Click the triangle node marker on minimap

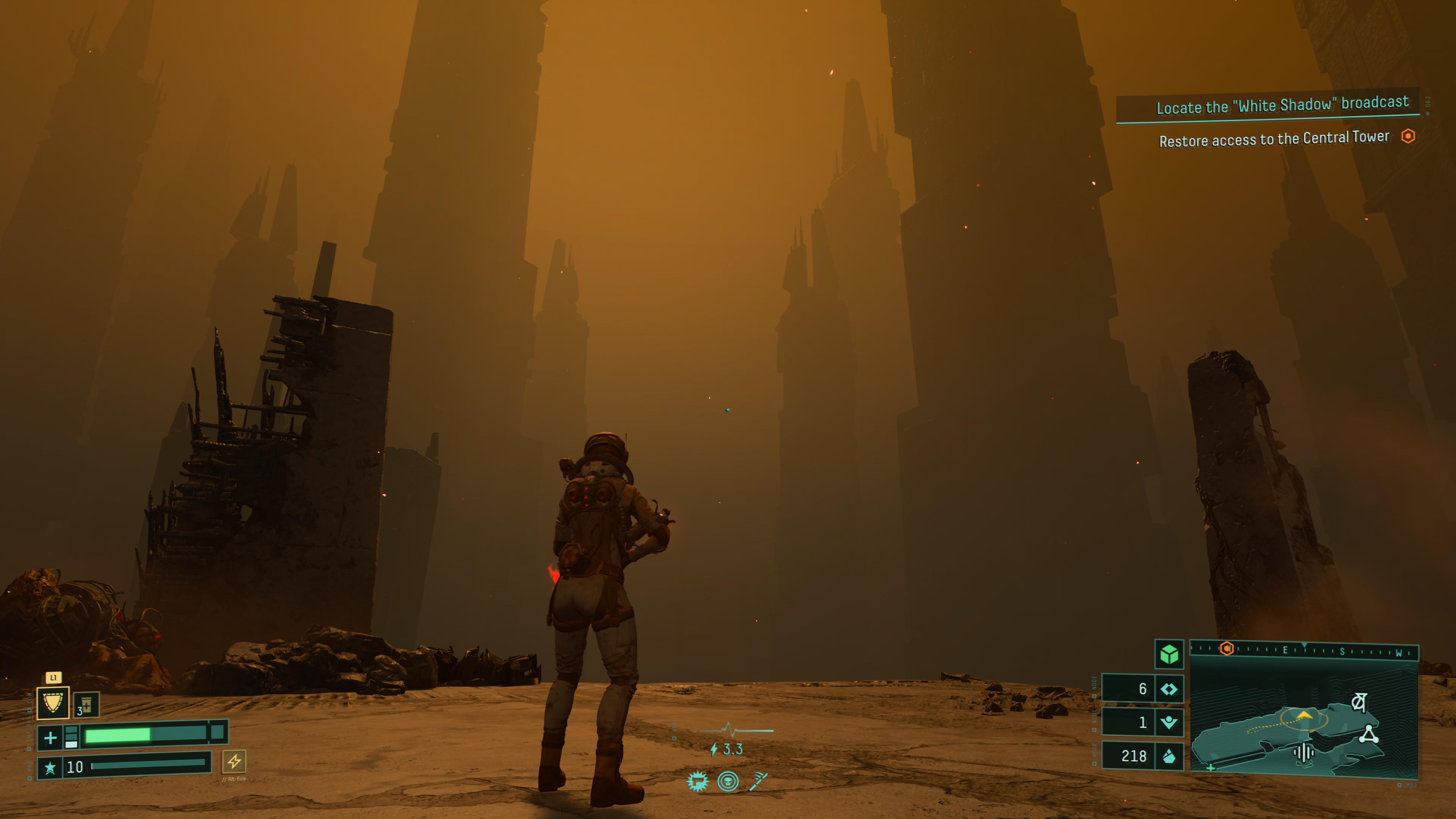click(1368, 734)
